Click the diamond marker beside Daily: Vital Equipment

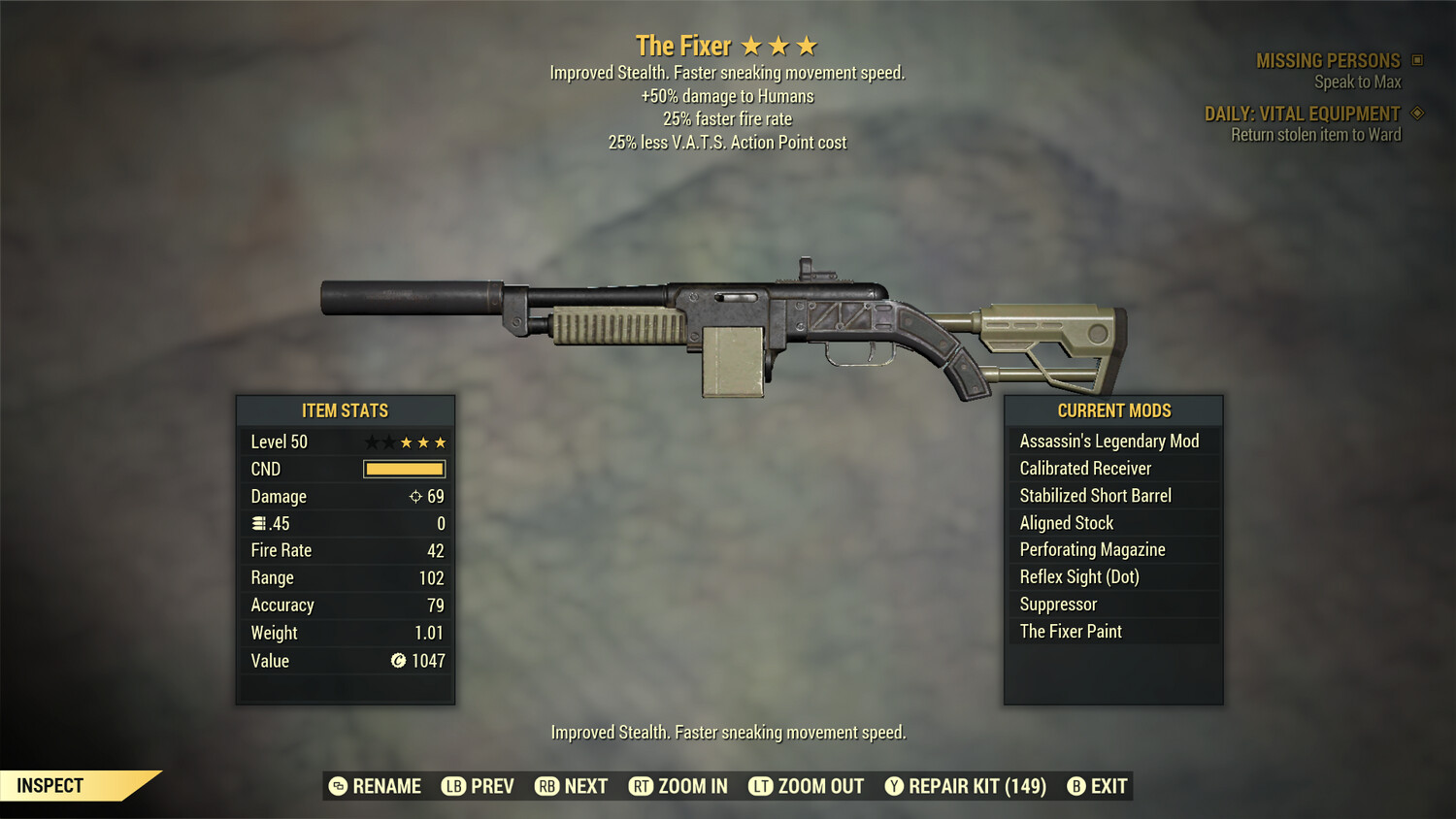[1416, 114]
